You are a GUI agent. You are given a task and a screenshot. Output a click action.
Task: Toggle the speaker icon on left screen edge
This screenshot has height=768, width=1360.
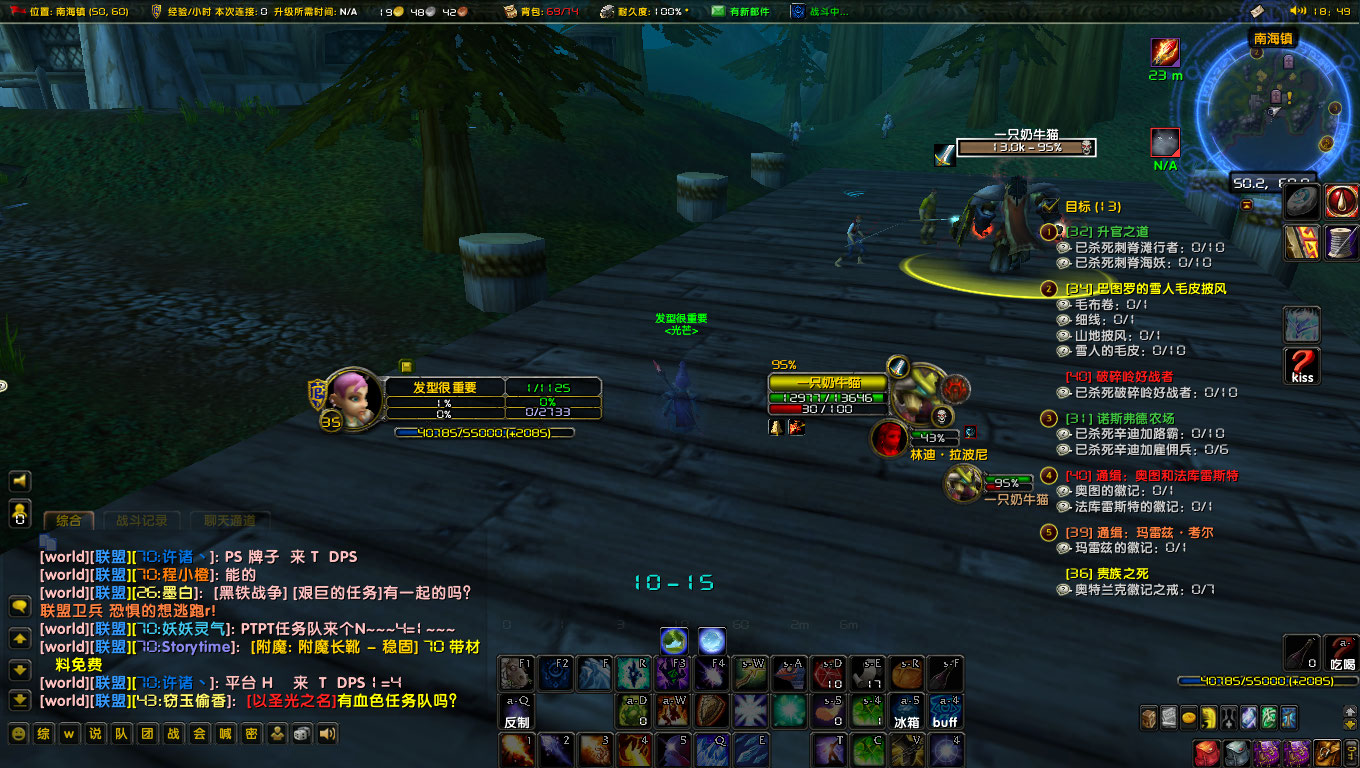coord(18,481)
